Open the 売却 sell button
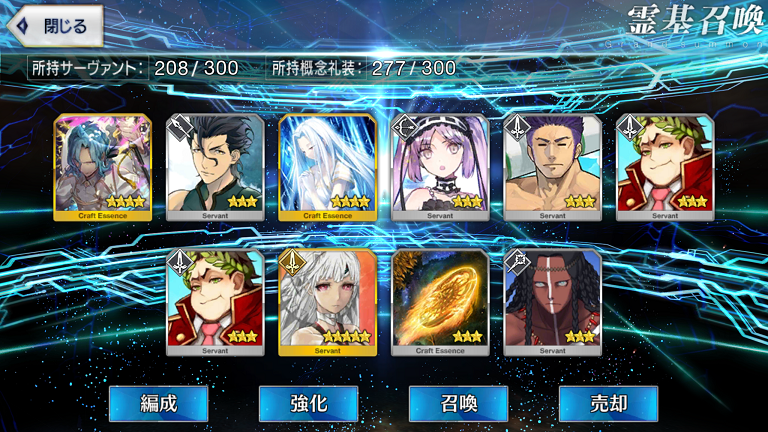Image resolution: width=768 pixels, height=432 pixels. pyautogui.click(x=608, y=403)
